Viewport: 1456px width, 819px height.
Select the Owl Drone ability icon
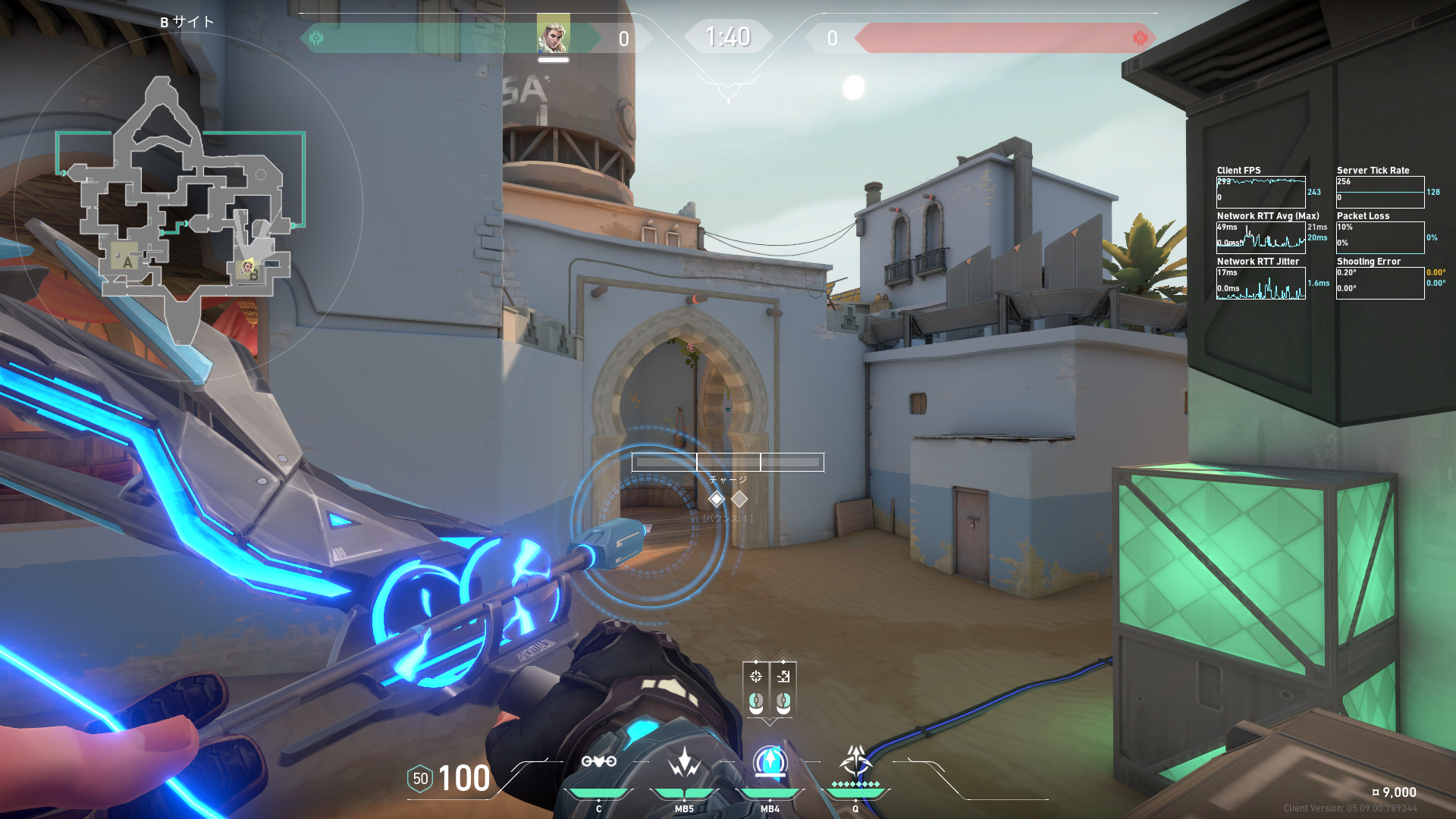(x=598, y=761)
